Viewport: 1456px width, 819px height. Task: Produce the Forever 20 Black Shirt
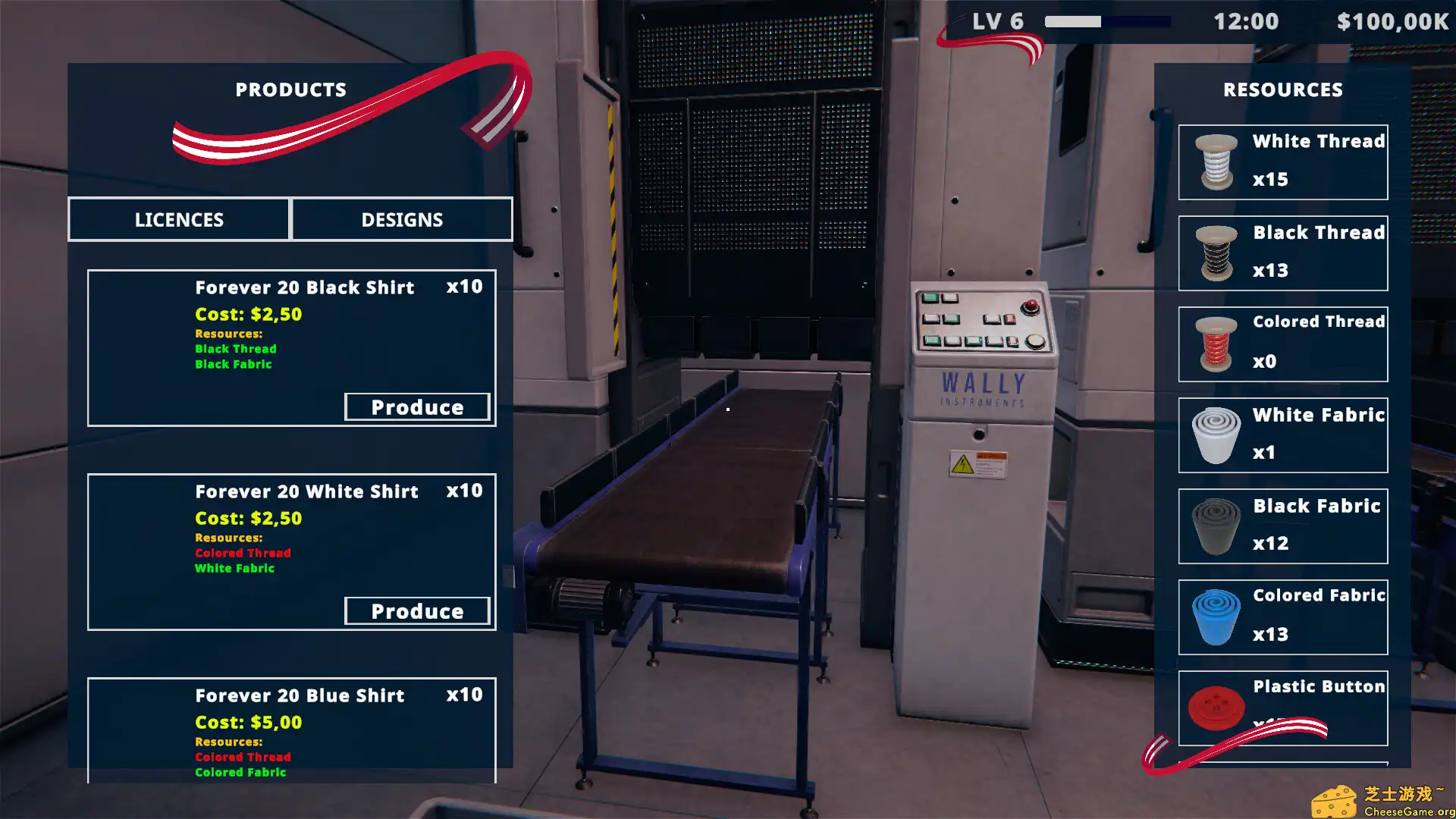click(x=418, y=406)
